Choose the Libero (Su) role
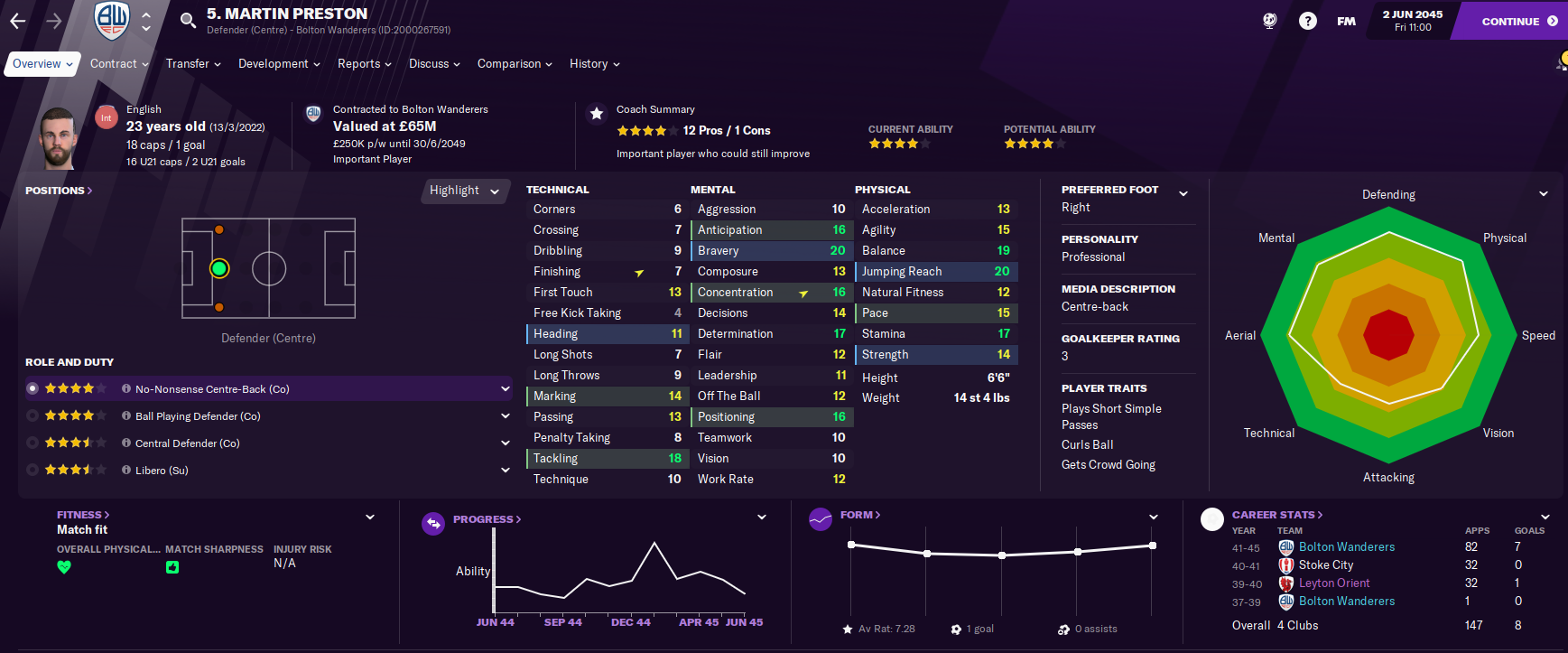This screenshot has height=653, width=1568. [162, 471]
